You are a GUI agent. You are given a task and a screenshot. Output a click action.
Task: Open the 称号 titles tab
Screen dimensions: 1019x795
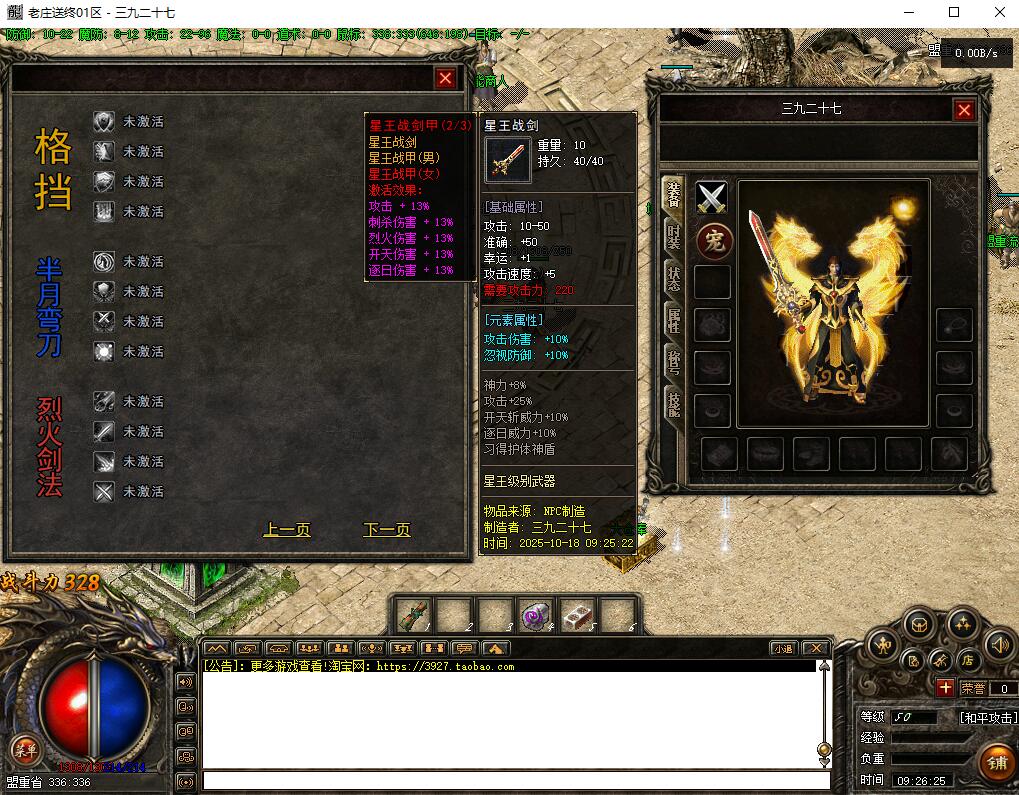coord(675,360)
